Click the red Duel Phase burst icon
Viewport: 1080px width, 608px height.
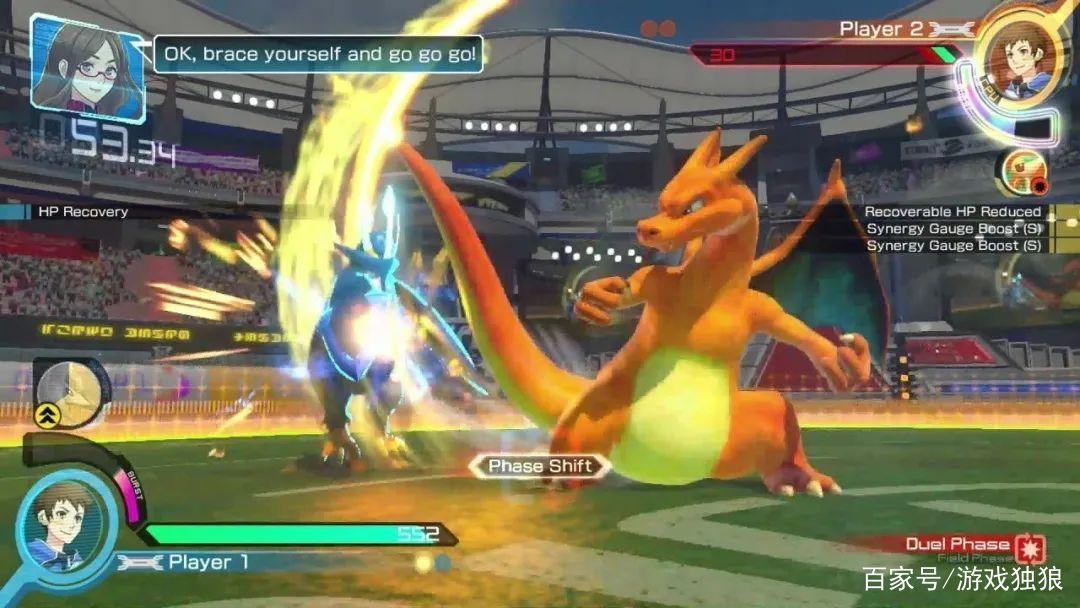(1029, 549)
